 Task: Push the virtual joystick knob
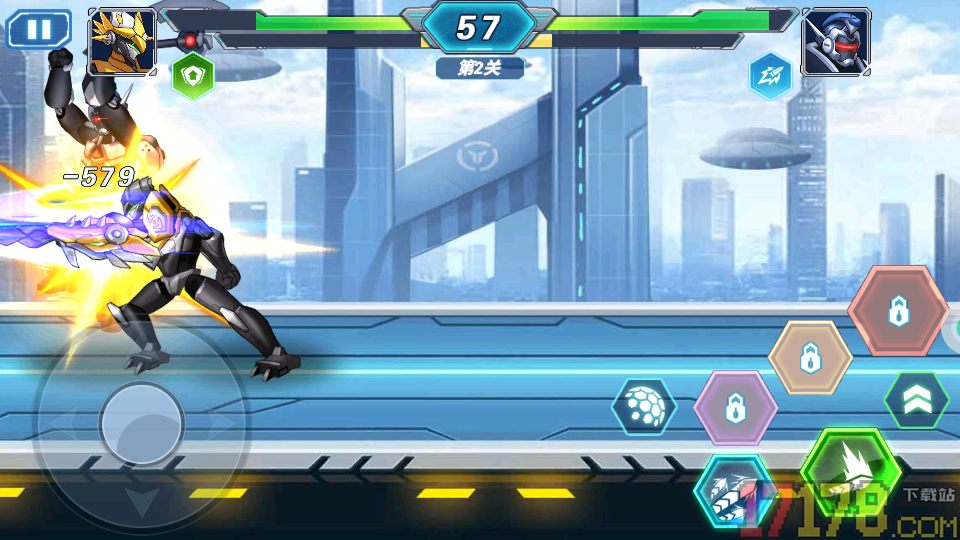[x=141, y=423]
